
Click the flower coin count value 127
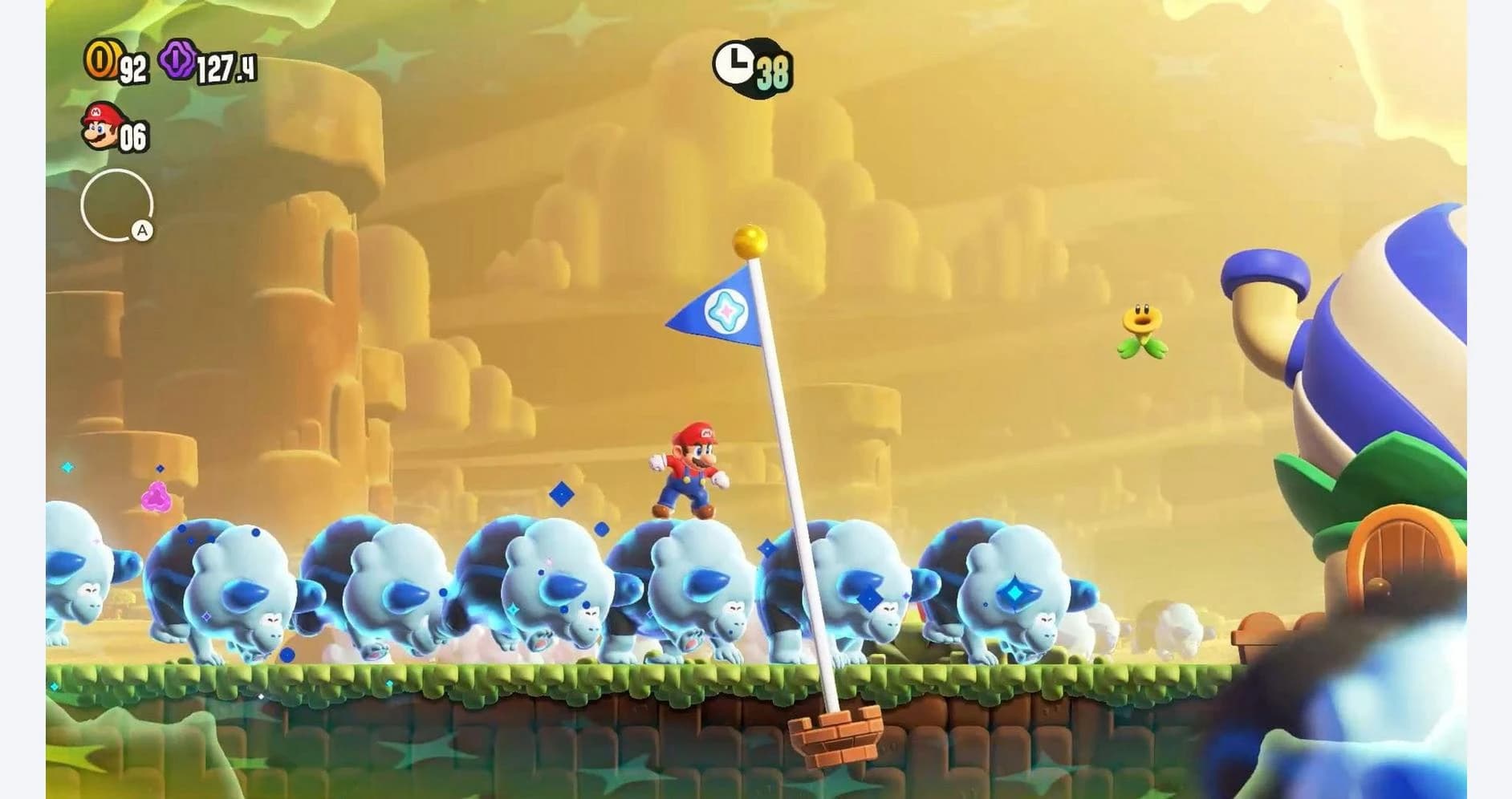coord(227,66)
